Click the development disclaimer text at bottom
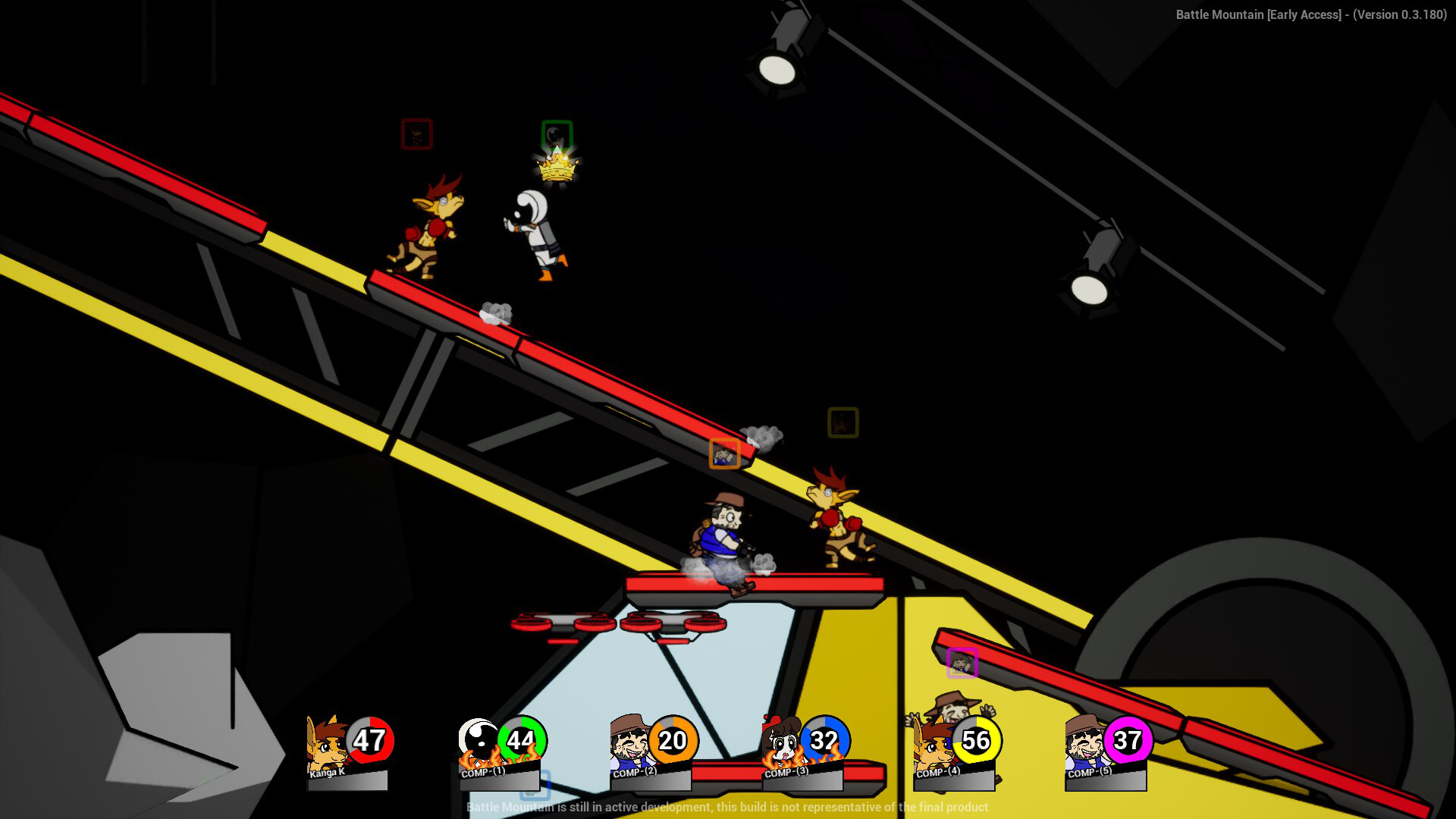Screen dimensions: 1456x819 click(726, 808)
